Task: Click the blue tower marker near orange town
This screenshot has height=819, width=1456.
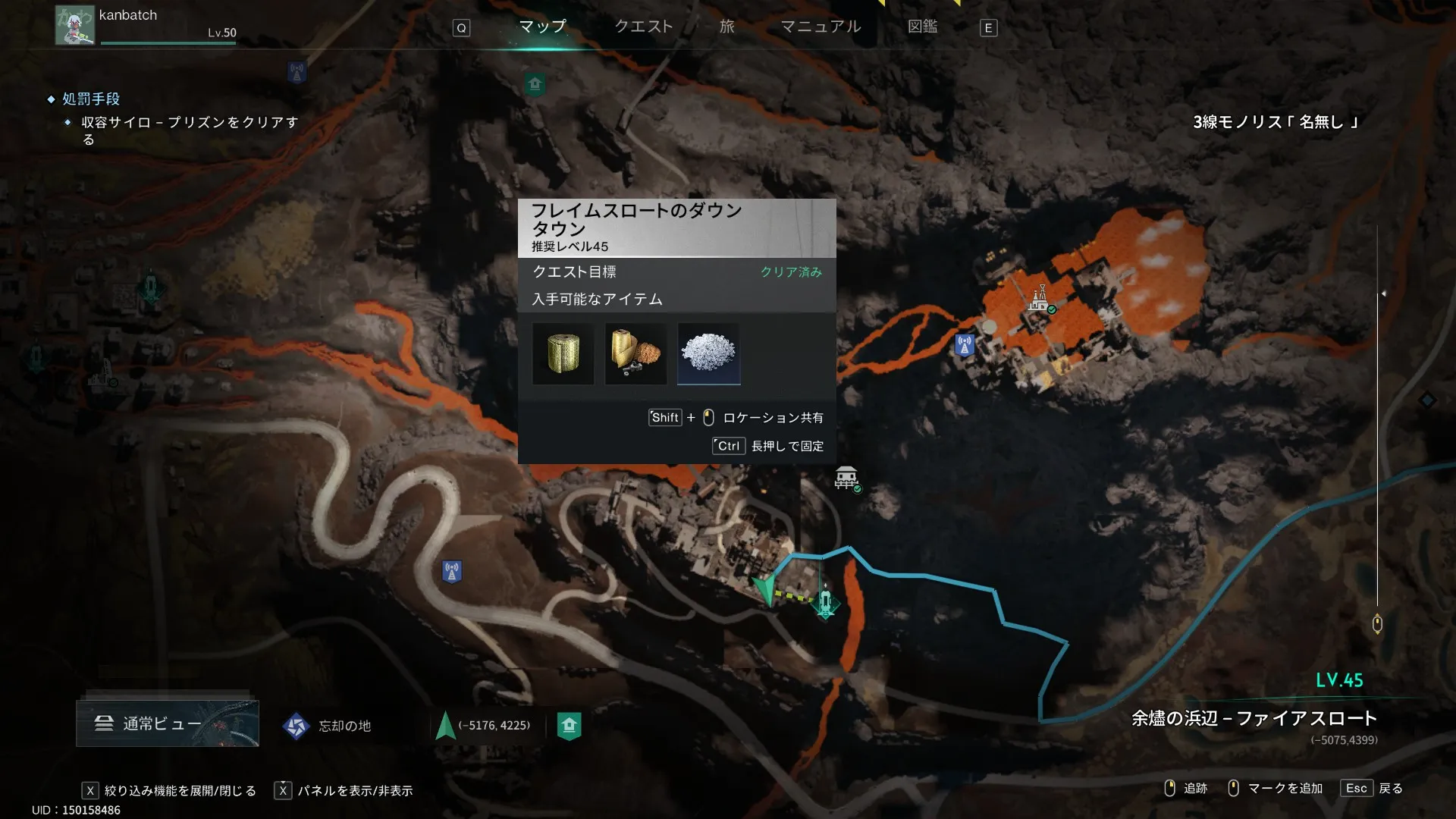Action: pos(965,345)
